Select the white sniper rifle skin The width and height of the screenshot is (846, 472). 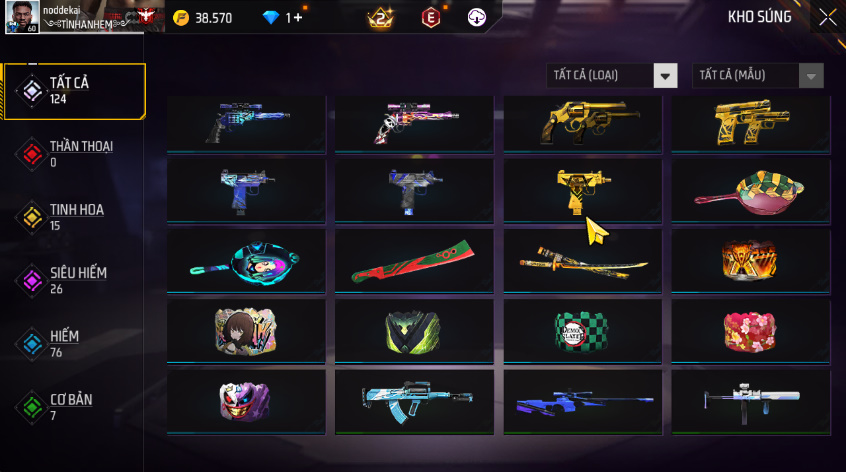tap(750, 402)
